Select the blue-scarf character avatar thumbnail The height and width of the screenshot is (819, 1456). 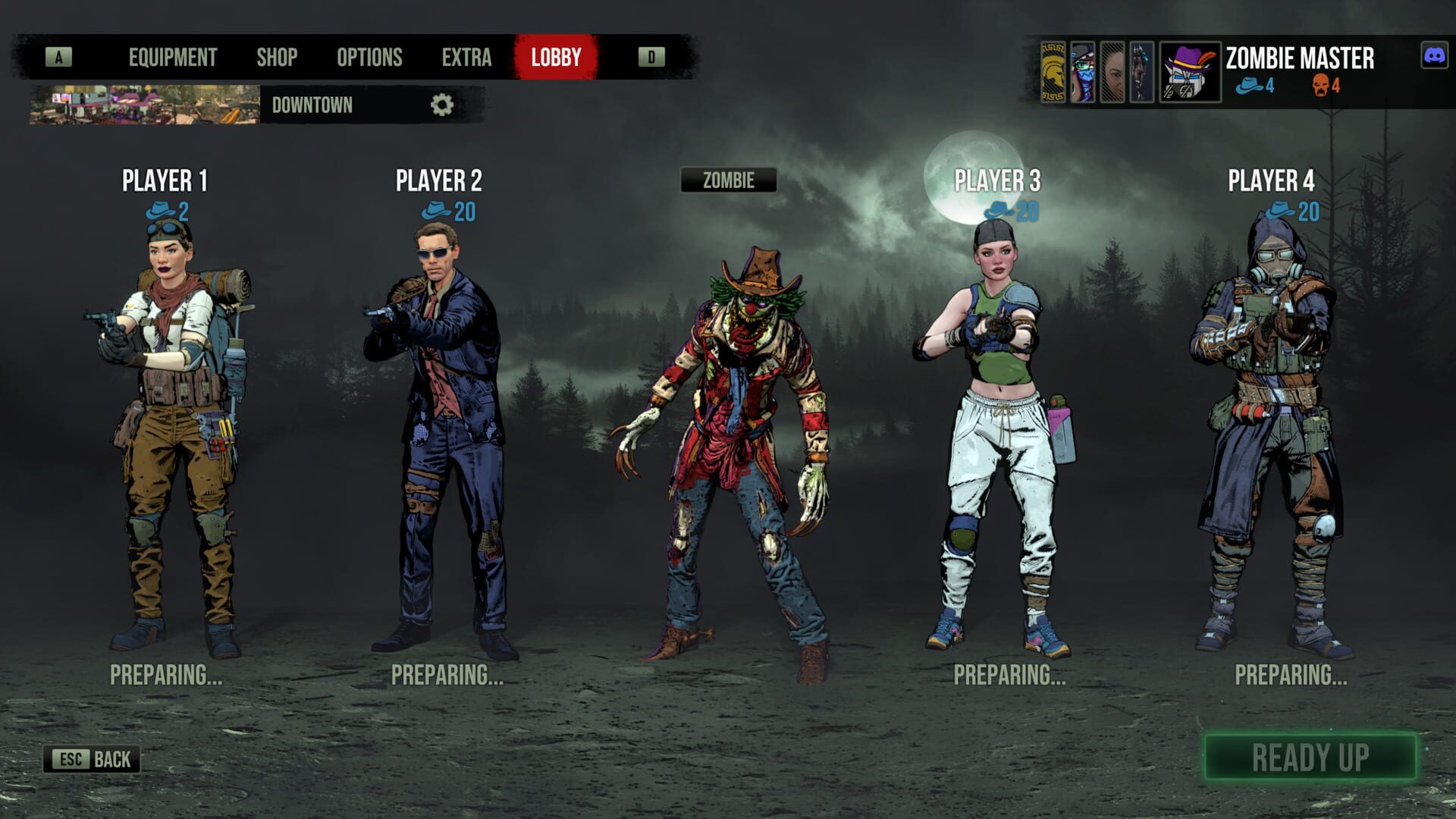pos(1082,72)
